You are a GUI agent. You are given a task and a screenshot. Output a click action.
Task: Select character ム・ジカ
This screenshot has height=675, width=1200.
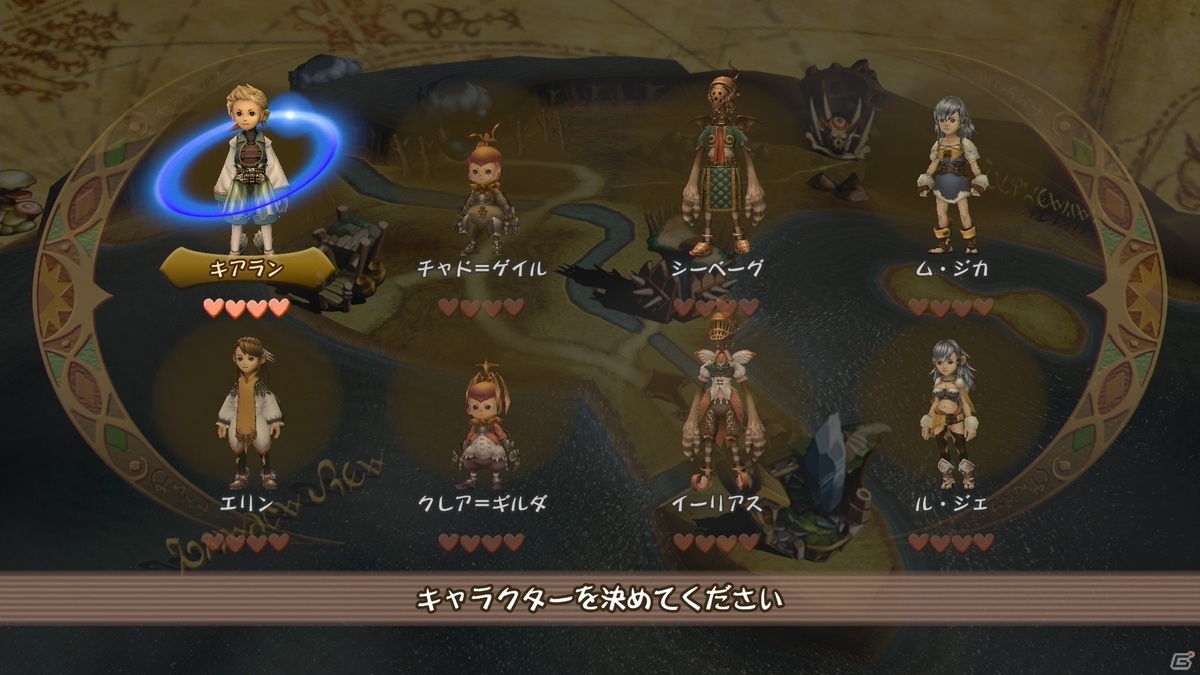pyautogui.click(x=950, y=180)
